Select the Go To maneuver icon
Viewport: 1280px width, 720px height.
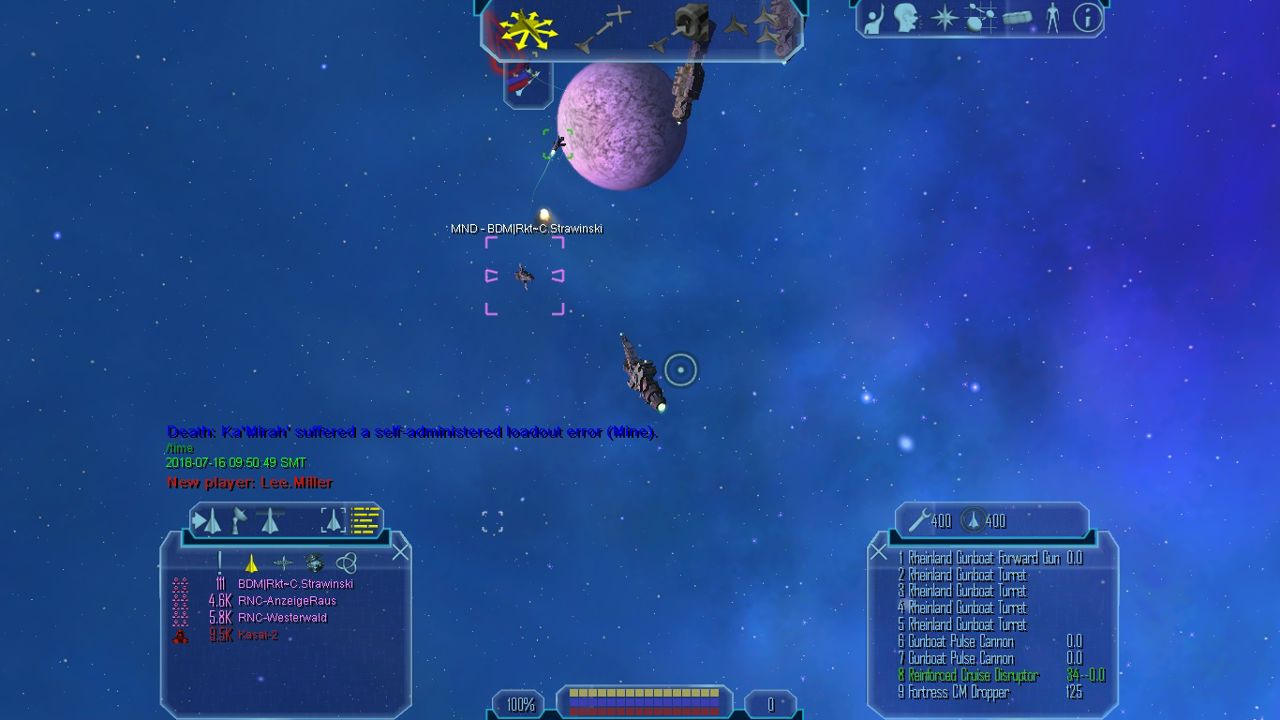(x=603, y=30)
